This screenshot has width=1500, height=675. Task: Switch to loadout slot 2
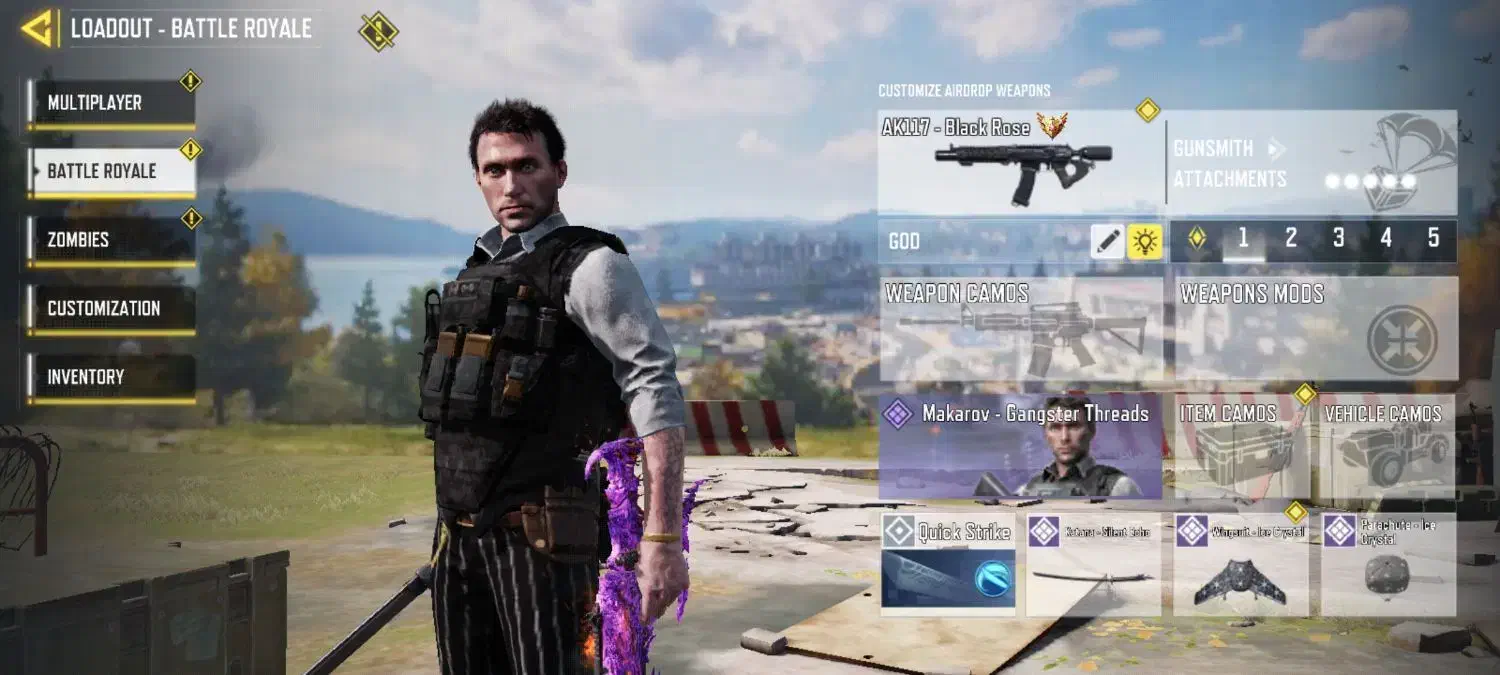[x=1291, y=239]
